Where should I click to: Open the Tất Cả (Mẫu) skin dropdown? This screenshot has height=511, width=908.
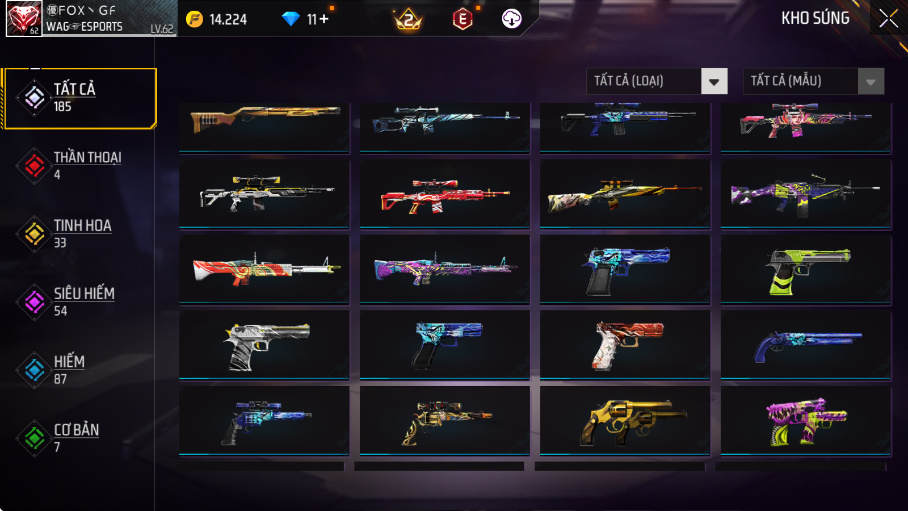click(813, 81)
